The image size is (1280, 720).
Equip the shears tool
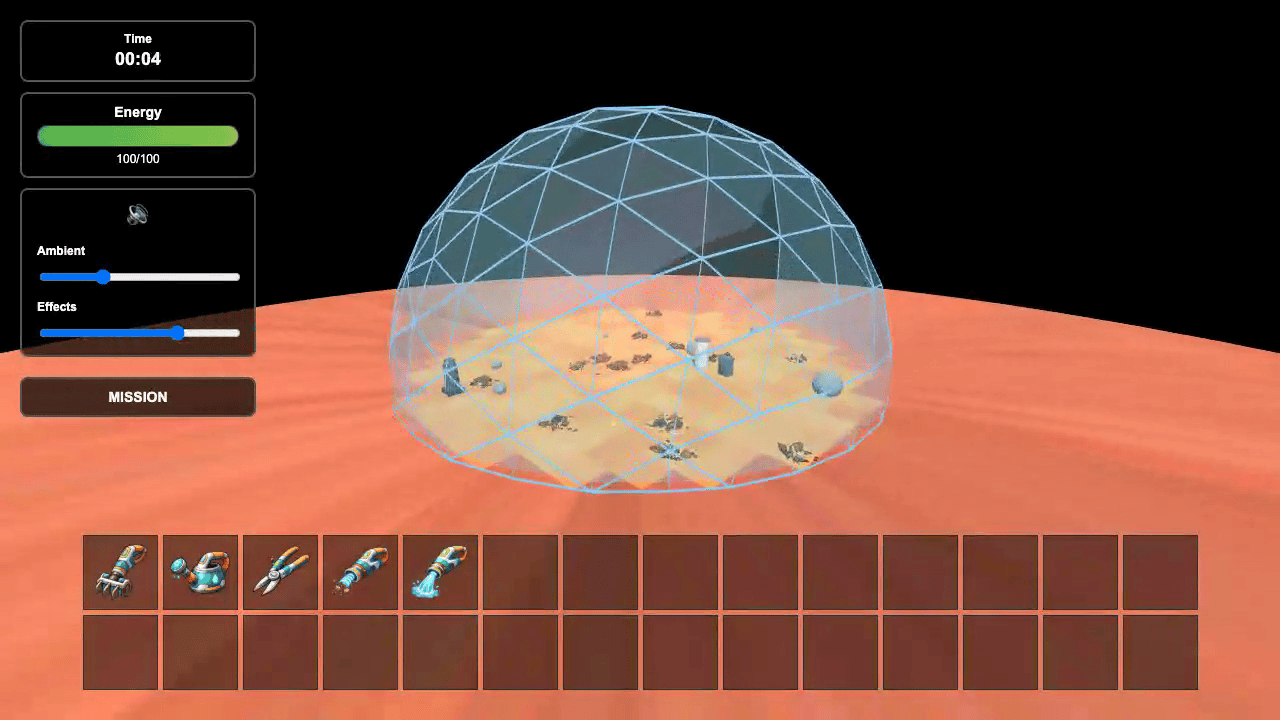(280, 572)
